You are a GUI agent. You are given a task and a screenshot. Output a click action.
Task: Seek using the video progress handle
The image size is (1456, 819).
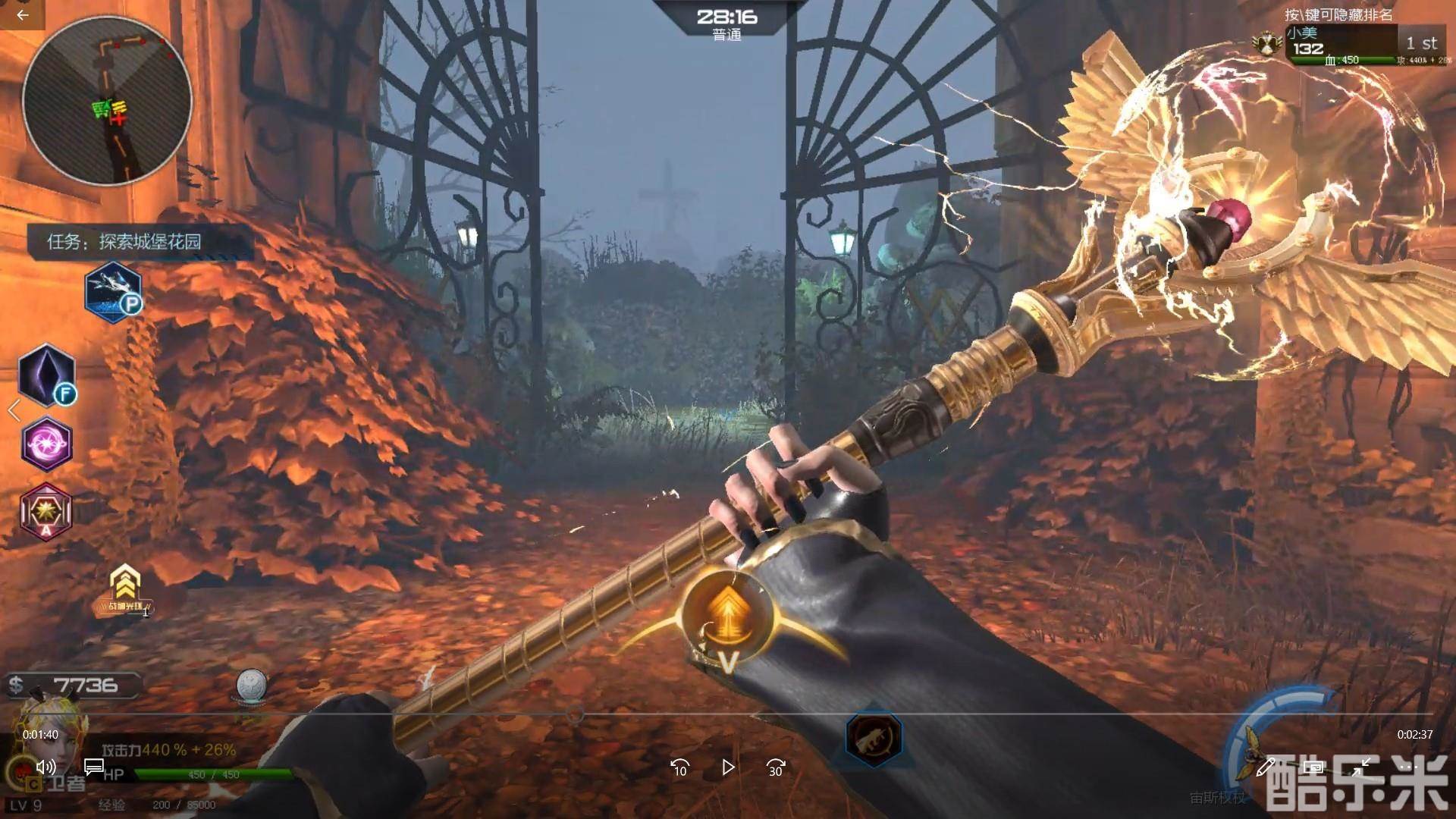click(x=576, y=714)
